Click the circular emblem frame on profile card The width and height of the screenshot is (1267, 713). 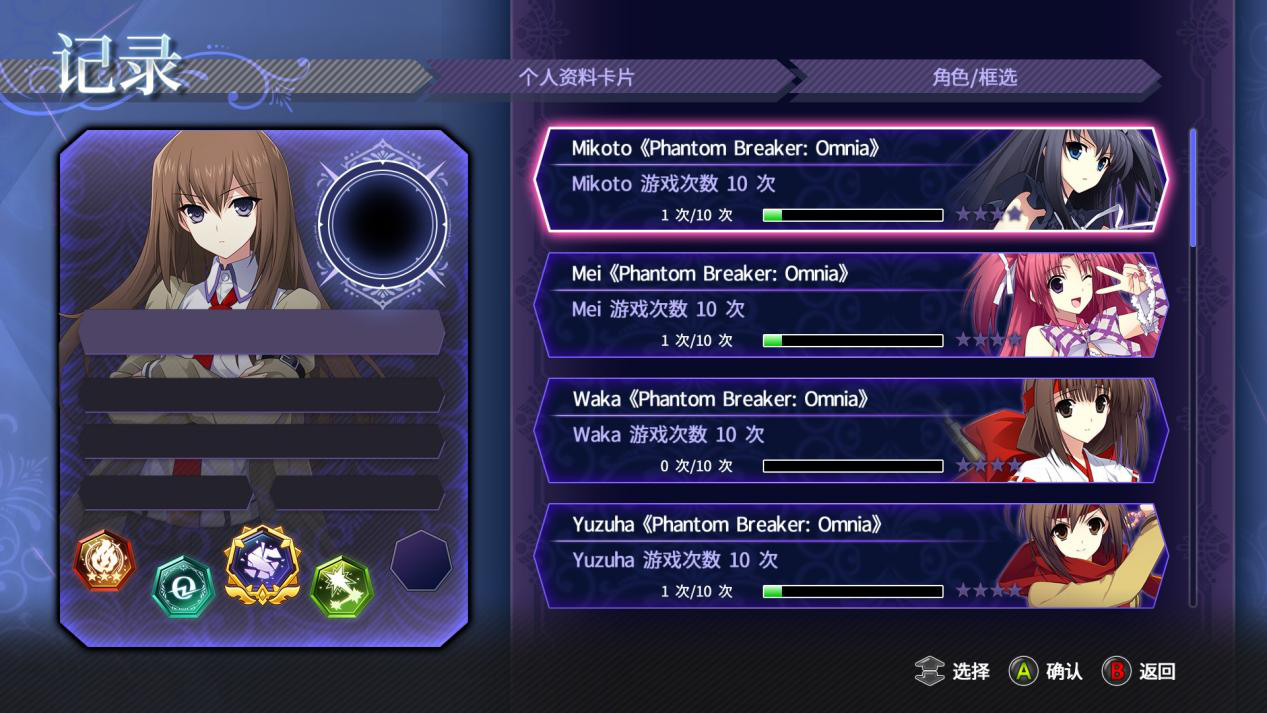[x=382, y=212]
